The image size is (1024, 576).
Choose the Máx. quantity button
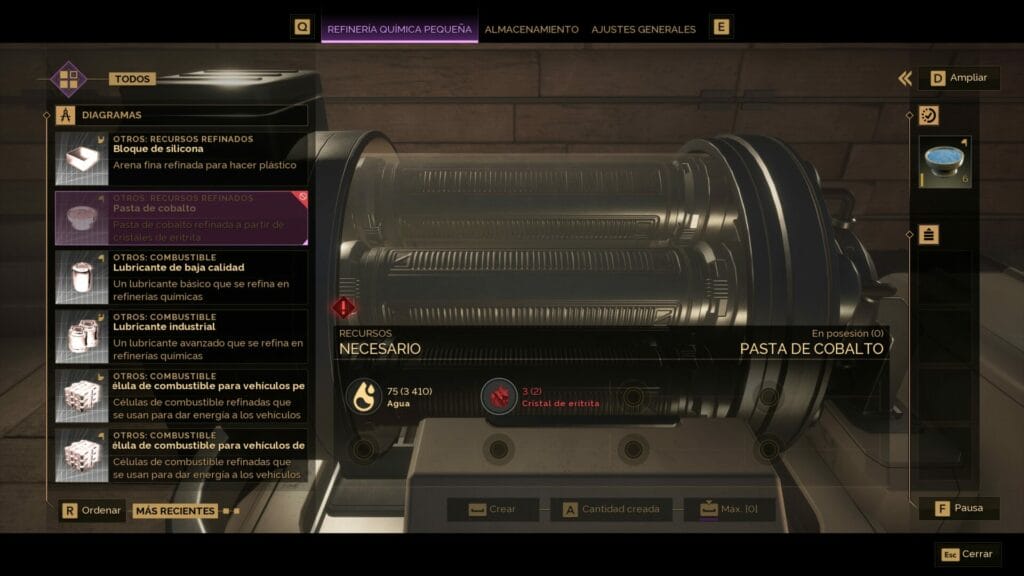click(729, 509)
